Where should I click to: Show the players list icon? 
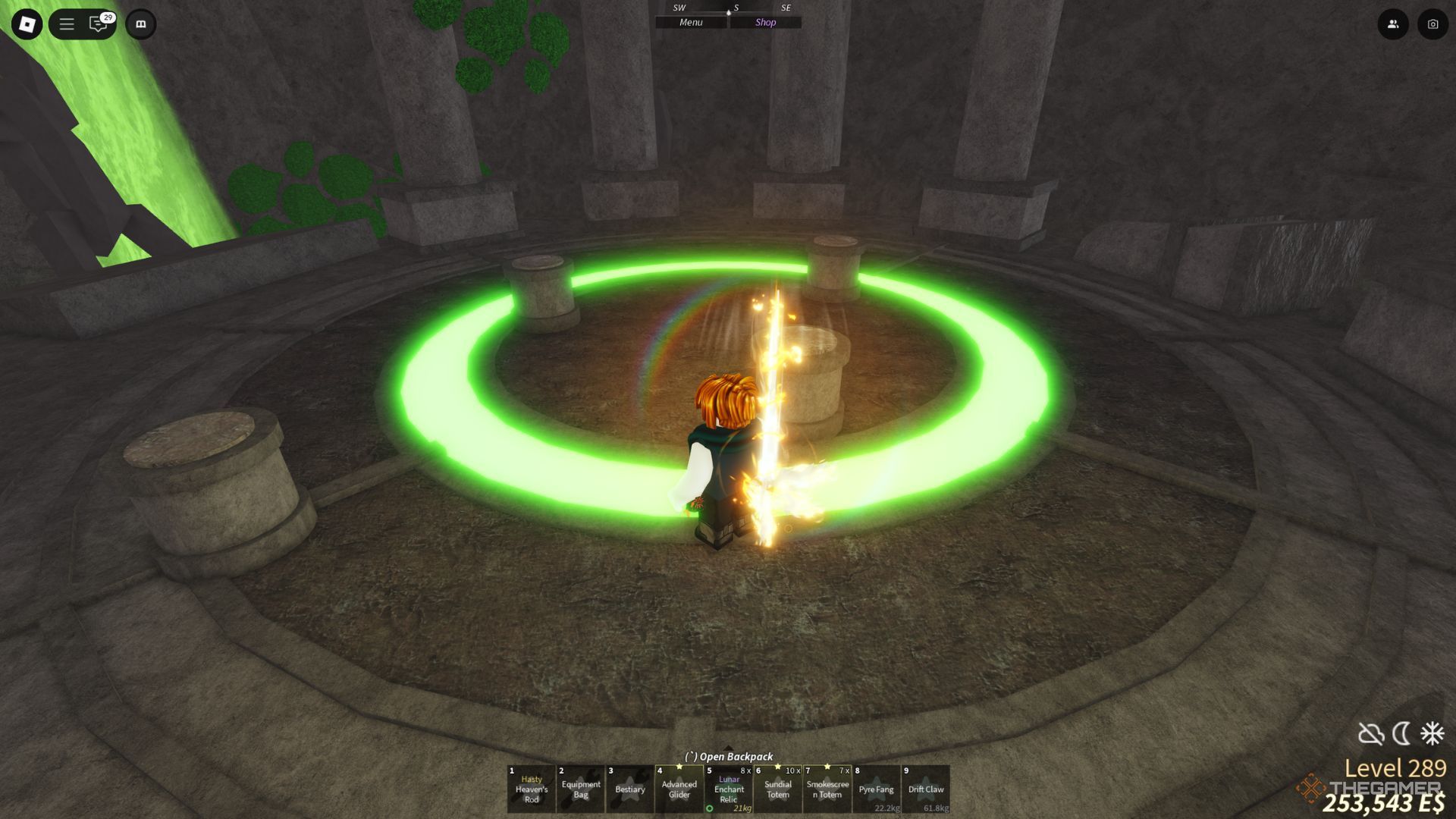[1393, 24]
